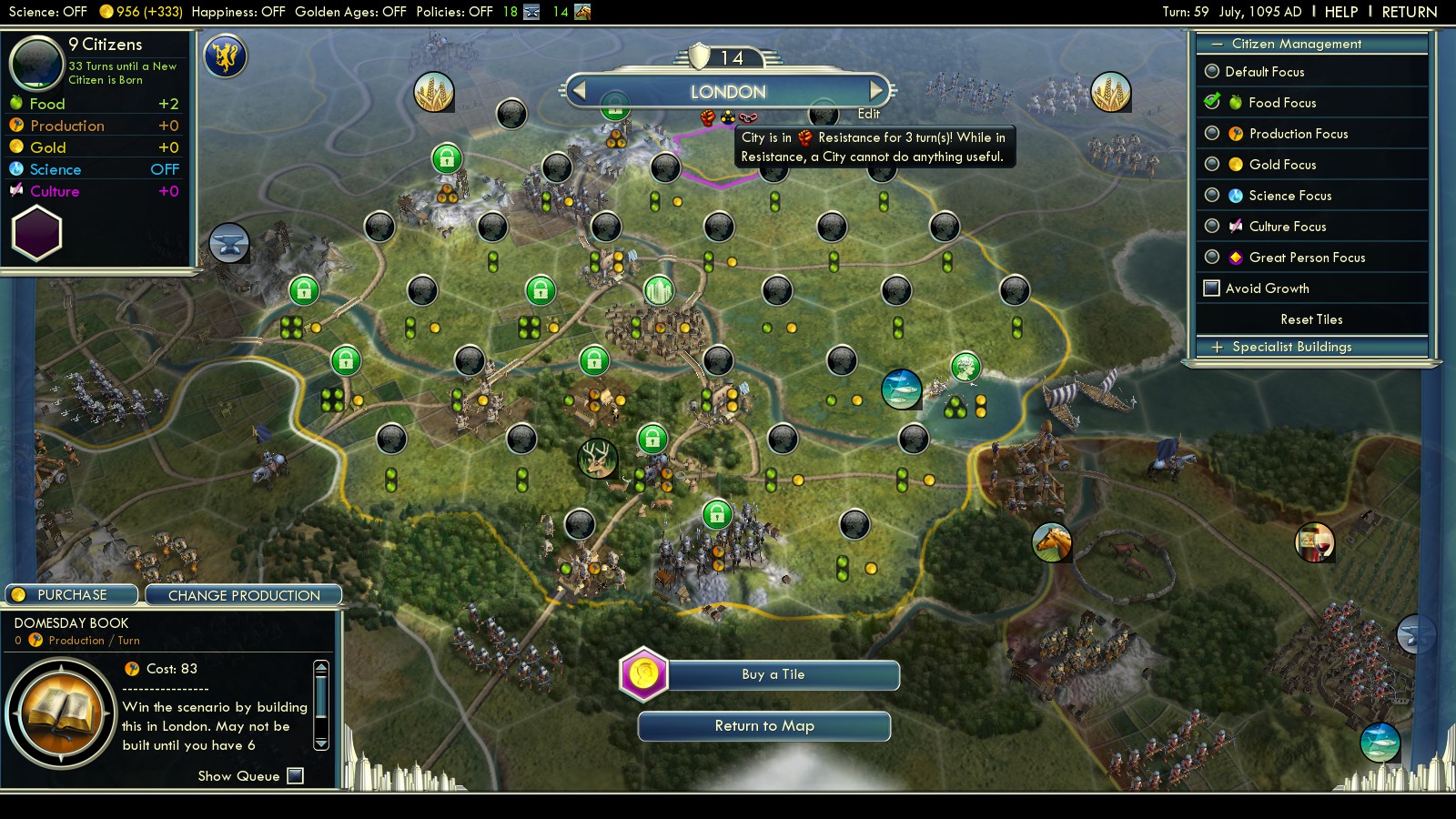This screenshot has height=819, width=1456.
Task: Edit the city name London
Action: pyautogui.click(x=868, y=114)
